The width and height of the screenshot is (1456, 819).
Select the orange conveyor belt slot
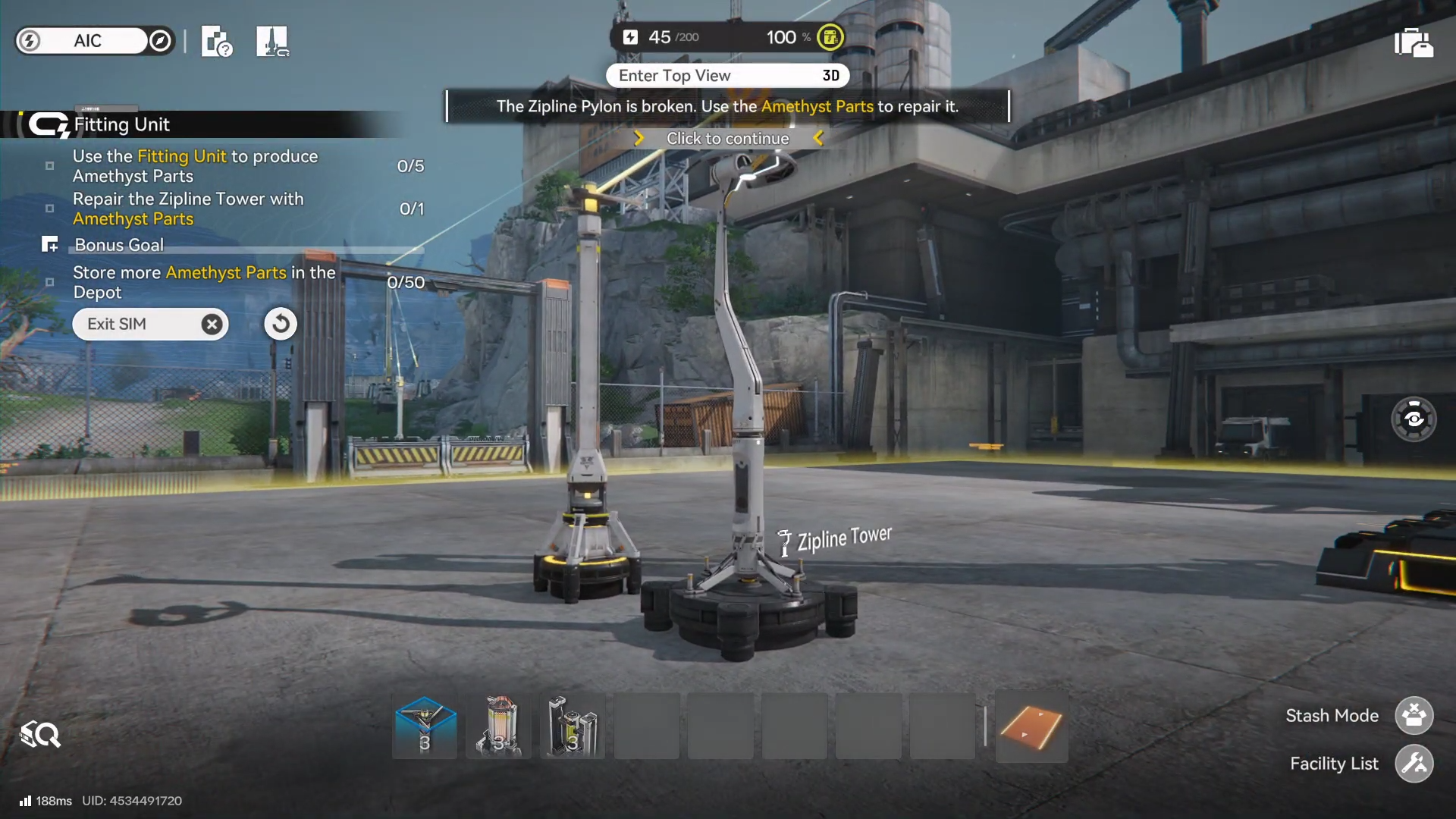tap(1031, 726)
